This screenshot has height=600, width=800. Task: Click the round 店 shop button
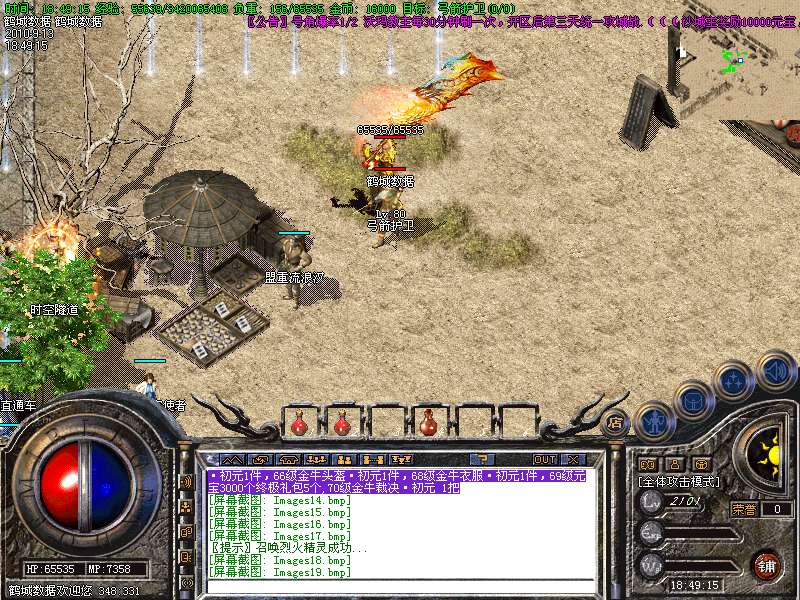pos(614,423)
